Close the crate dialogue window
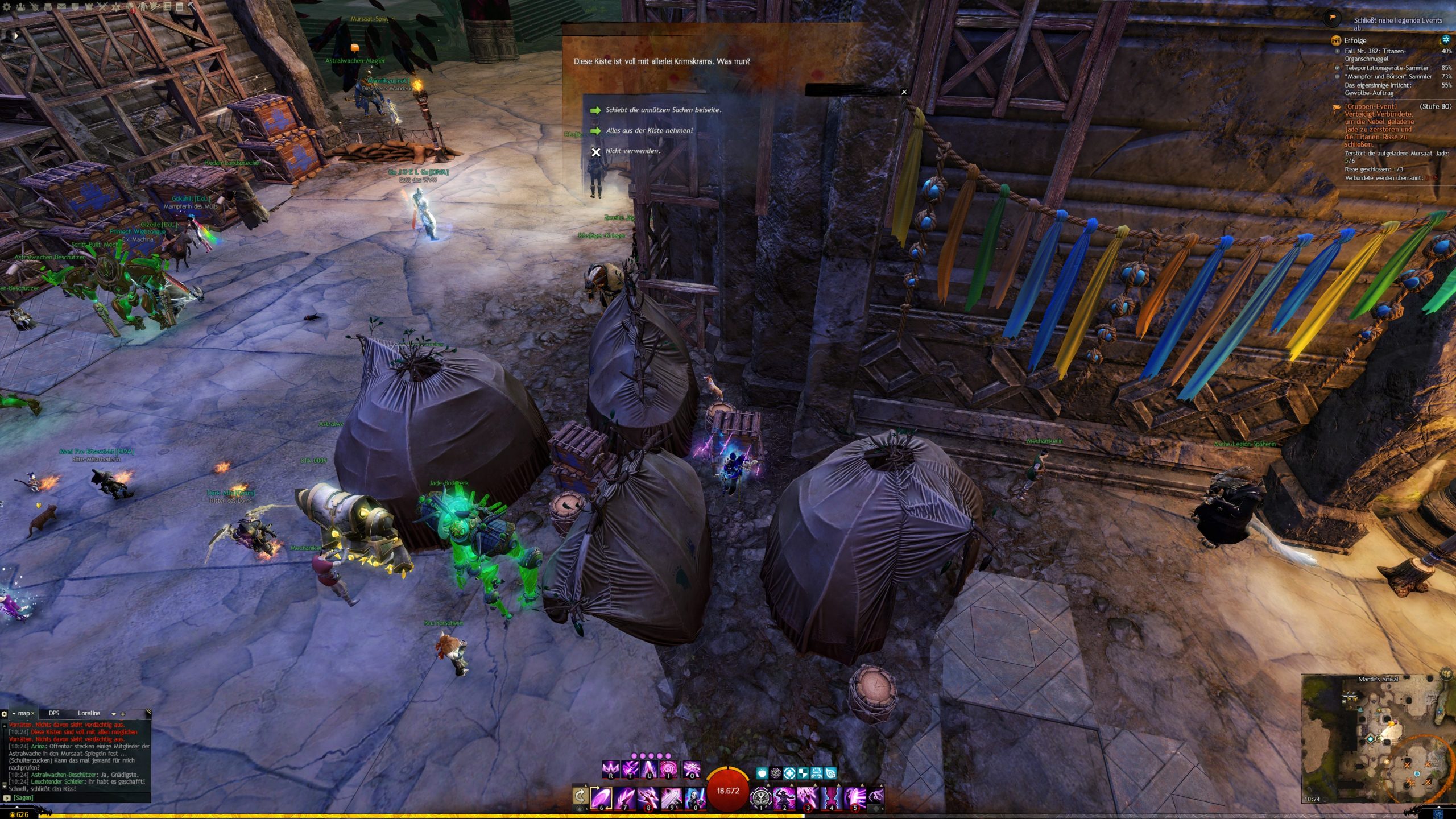Screen dimensions: 1456x819 (904, 92)
